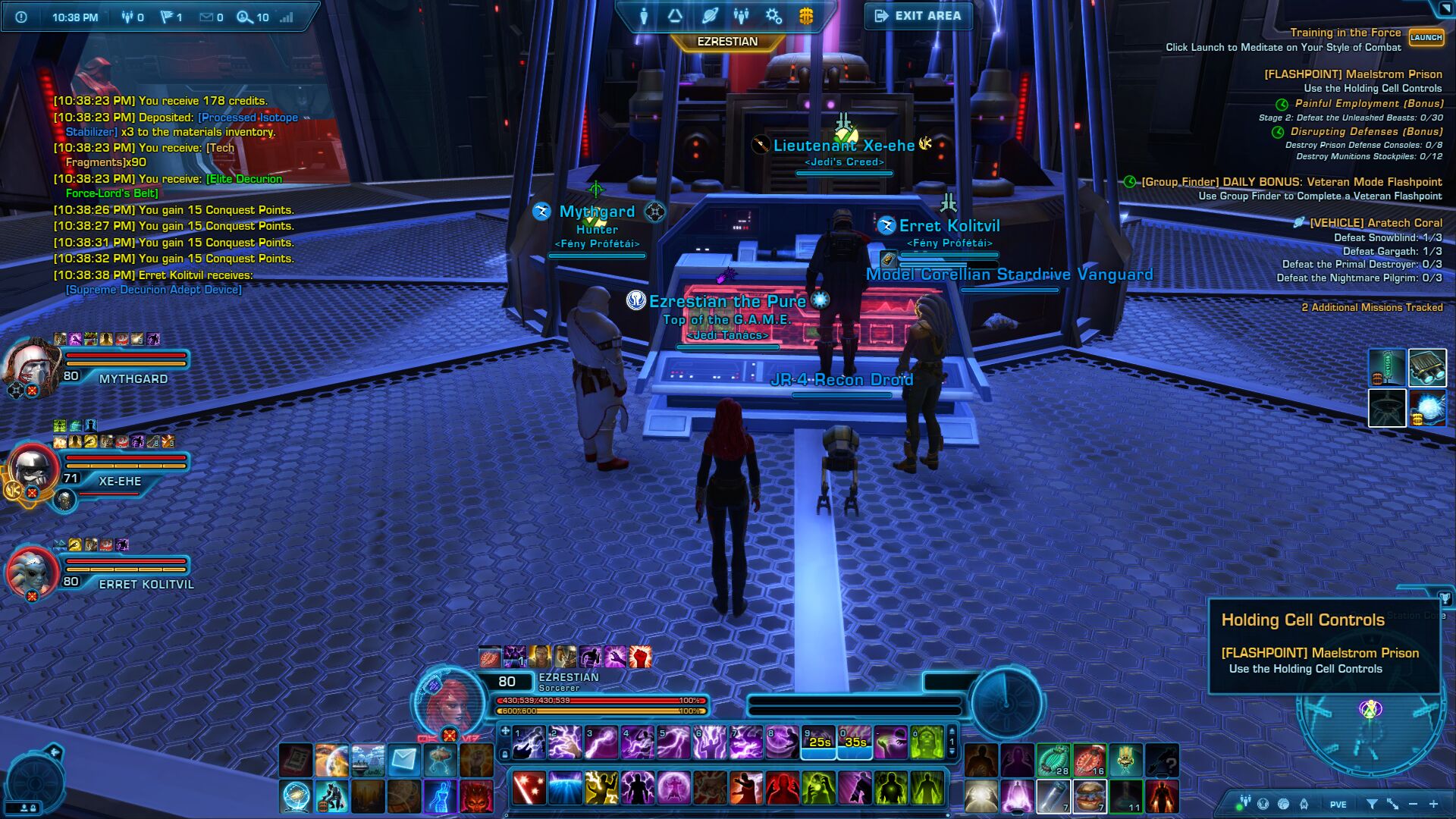Open the planet navigation menu icon
This screenshot has height=819, width=1456.
pyautogui.click(x=710, y=16)
